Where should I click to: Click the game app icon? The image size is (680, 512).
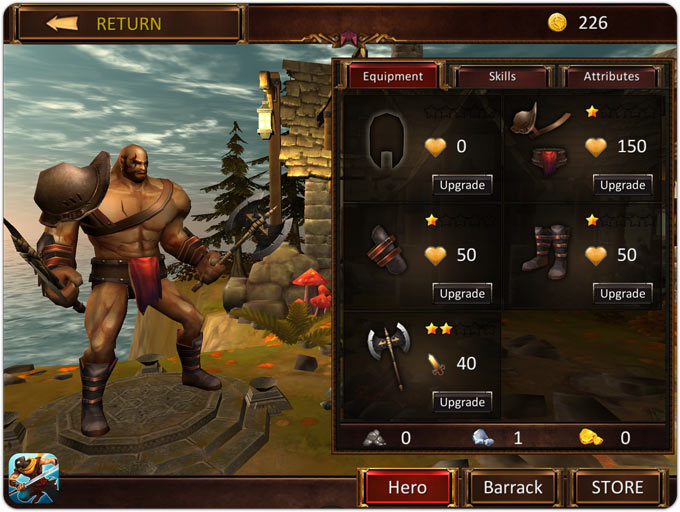(34, 478)
